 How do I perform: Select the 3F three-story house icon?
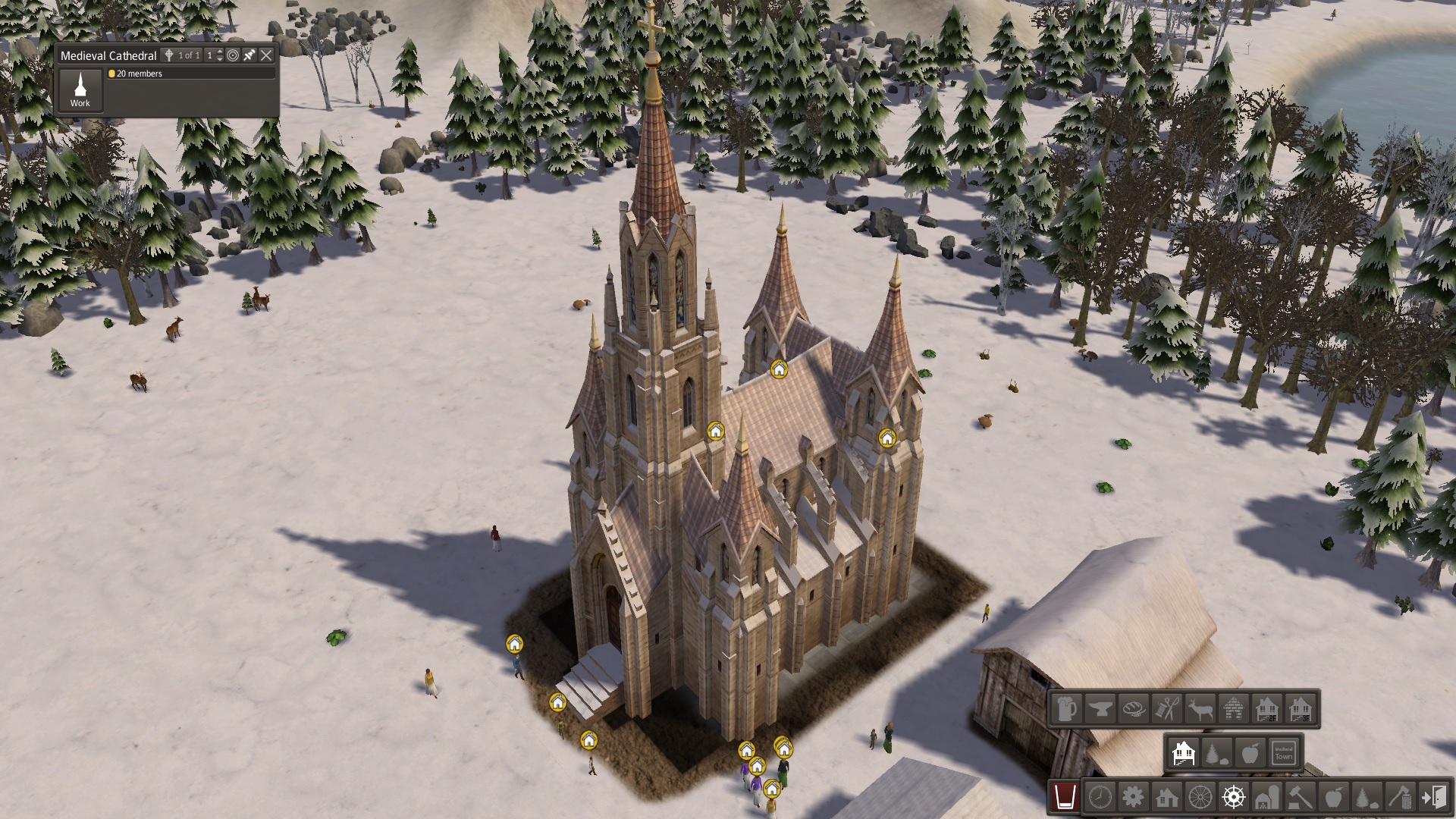[x=1301, y=709]
